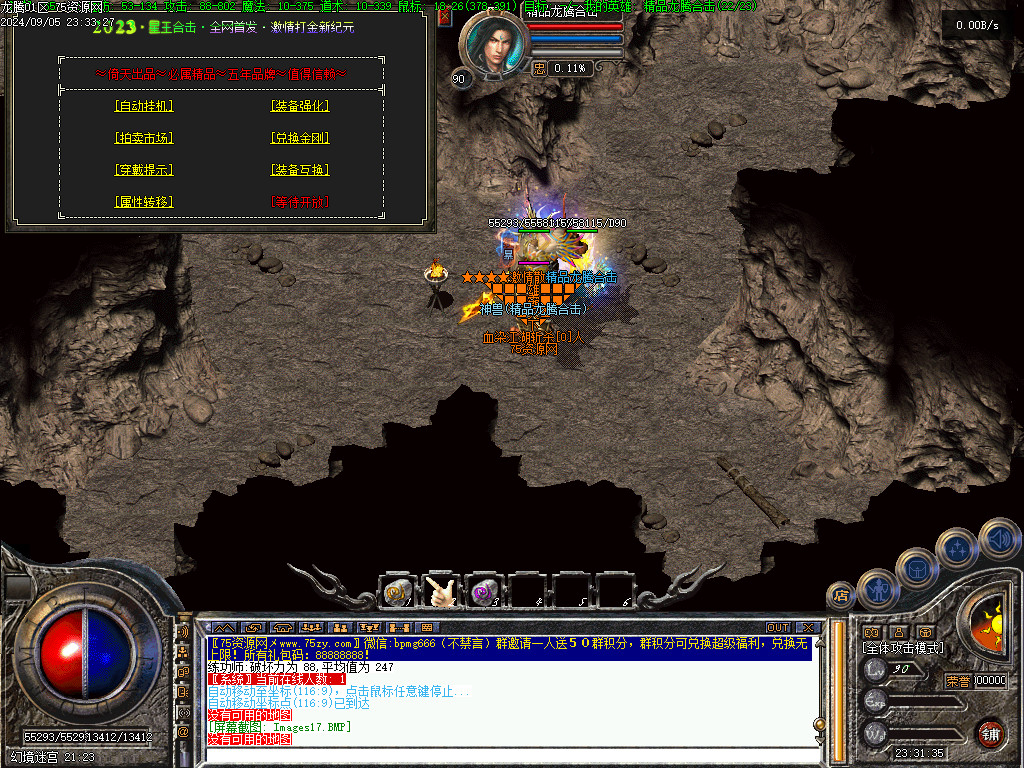
Task: Use the orange swirl scroll in hotbar slot 1
Action: (397, 592)
